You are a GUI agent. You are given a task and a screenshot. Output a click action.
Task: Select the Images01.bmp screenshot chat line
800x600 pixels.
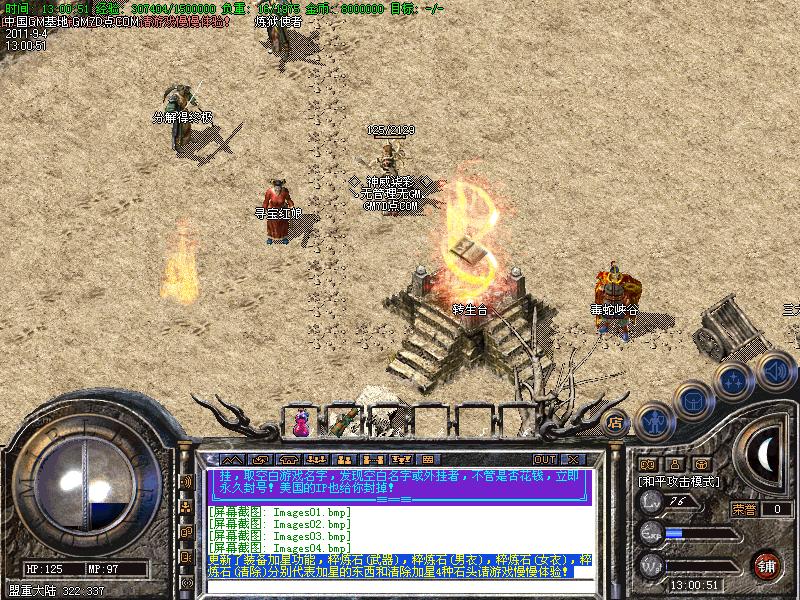coord(280,513)
